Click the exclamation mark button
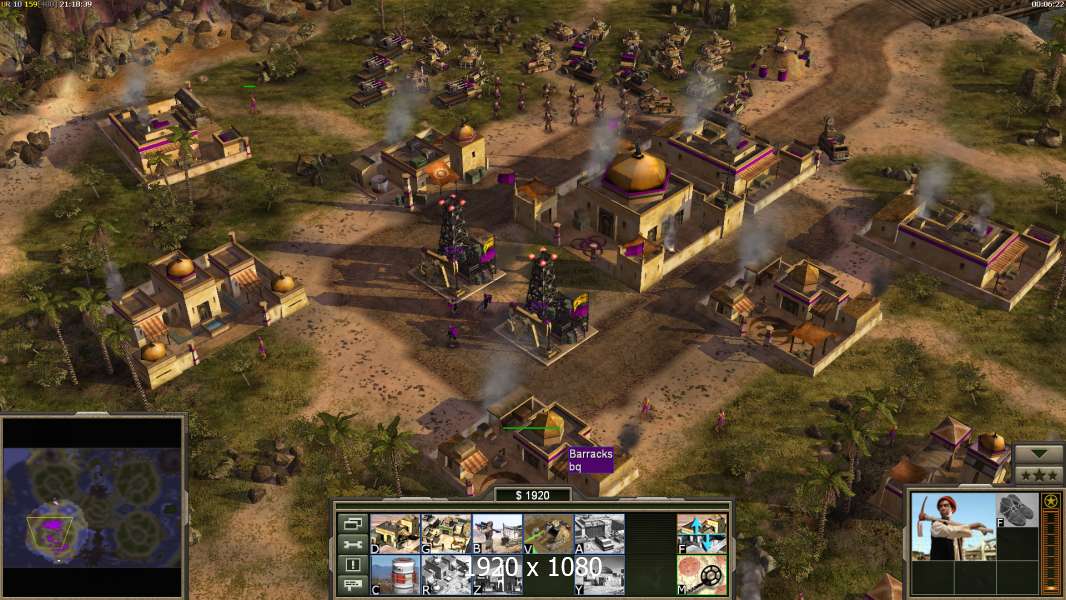Viewport: 1066px width, 600px height. pos(351,565)
